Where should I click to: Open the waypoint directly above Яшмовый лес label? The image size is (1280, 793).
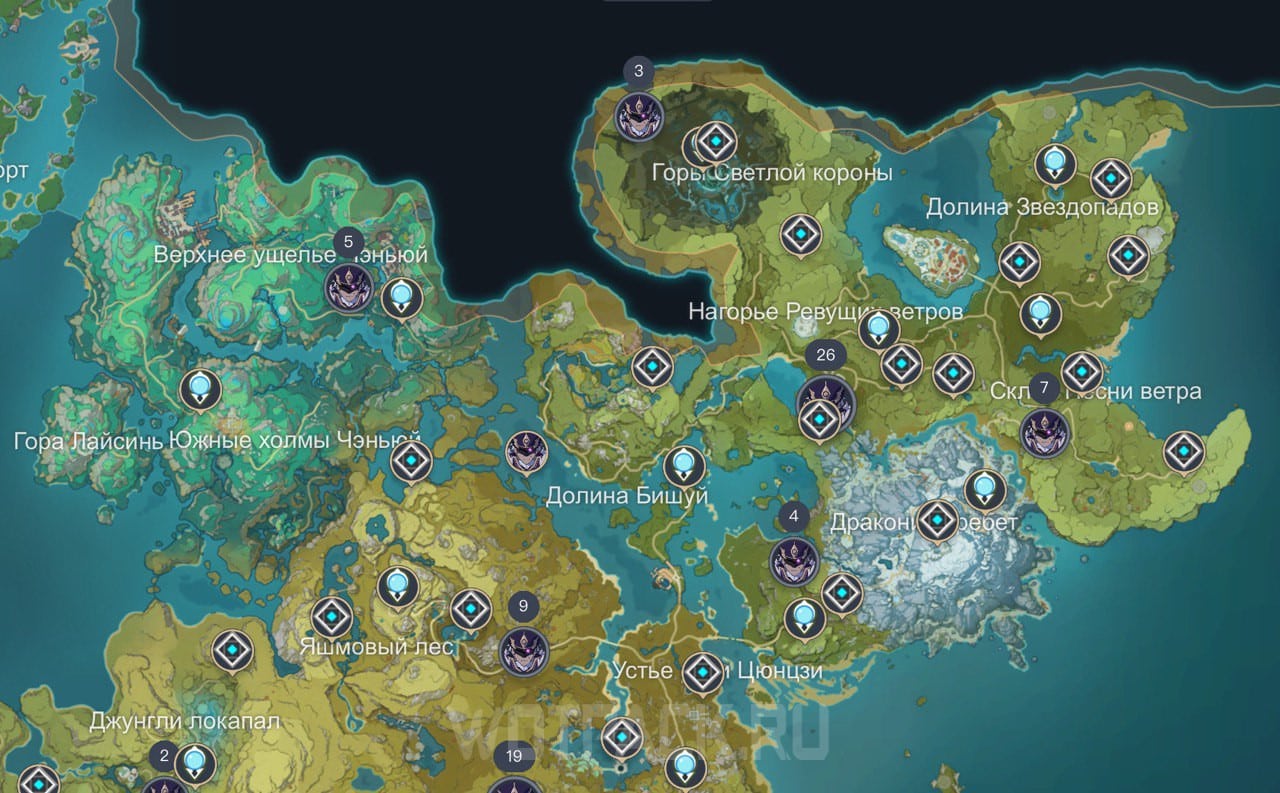pos(331,618)
